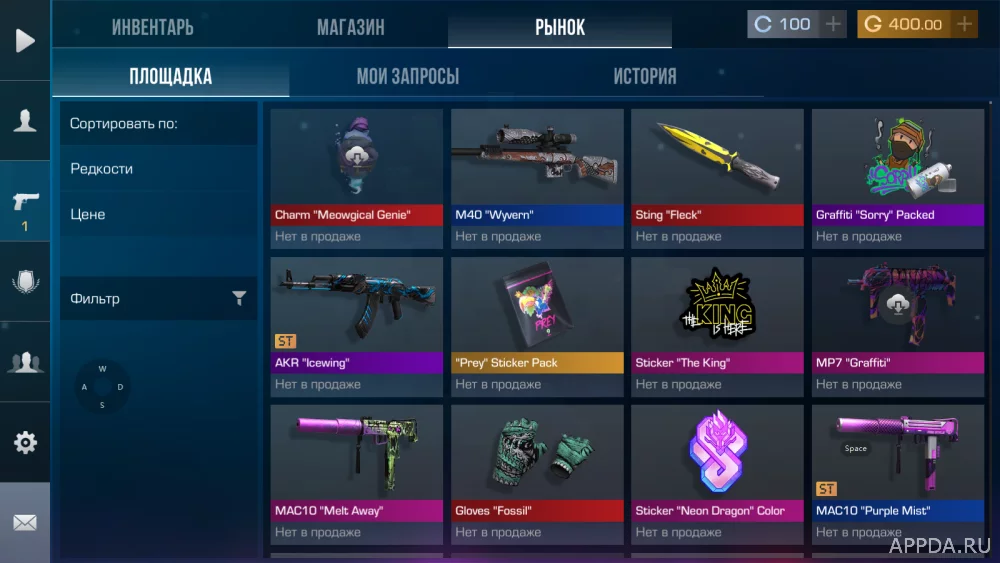Choose the Gloves "Fossil" listing

pyautogui.click(x=537, y=466)
